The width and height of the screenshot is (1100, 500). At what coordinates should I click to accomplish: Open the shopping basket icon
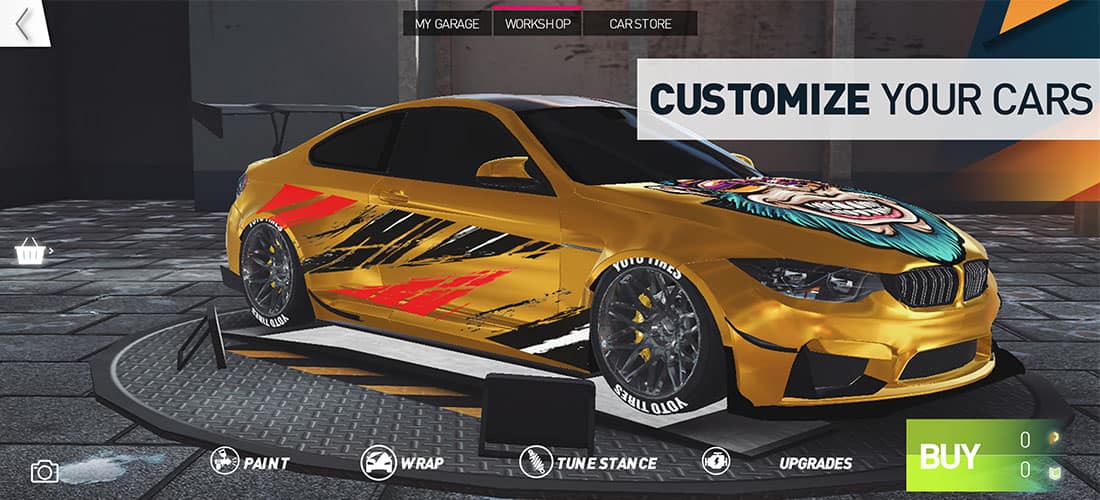pos(31,251)
